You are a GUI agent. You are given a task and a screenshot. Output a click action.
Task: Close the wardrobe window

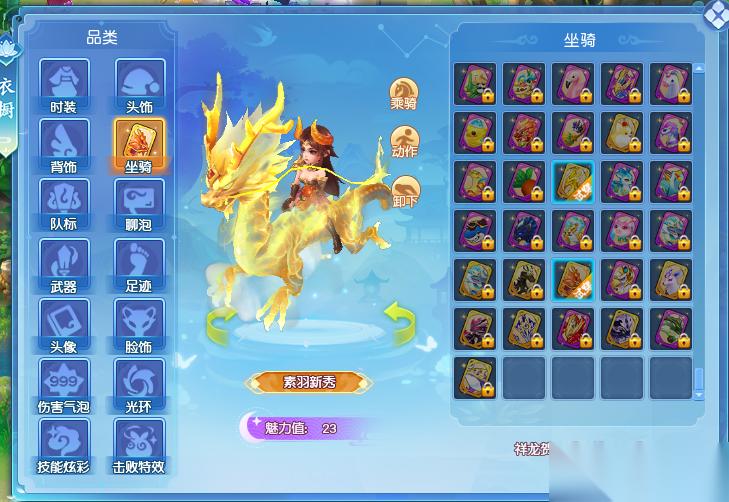pos(716,13)
